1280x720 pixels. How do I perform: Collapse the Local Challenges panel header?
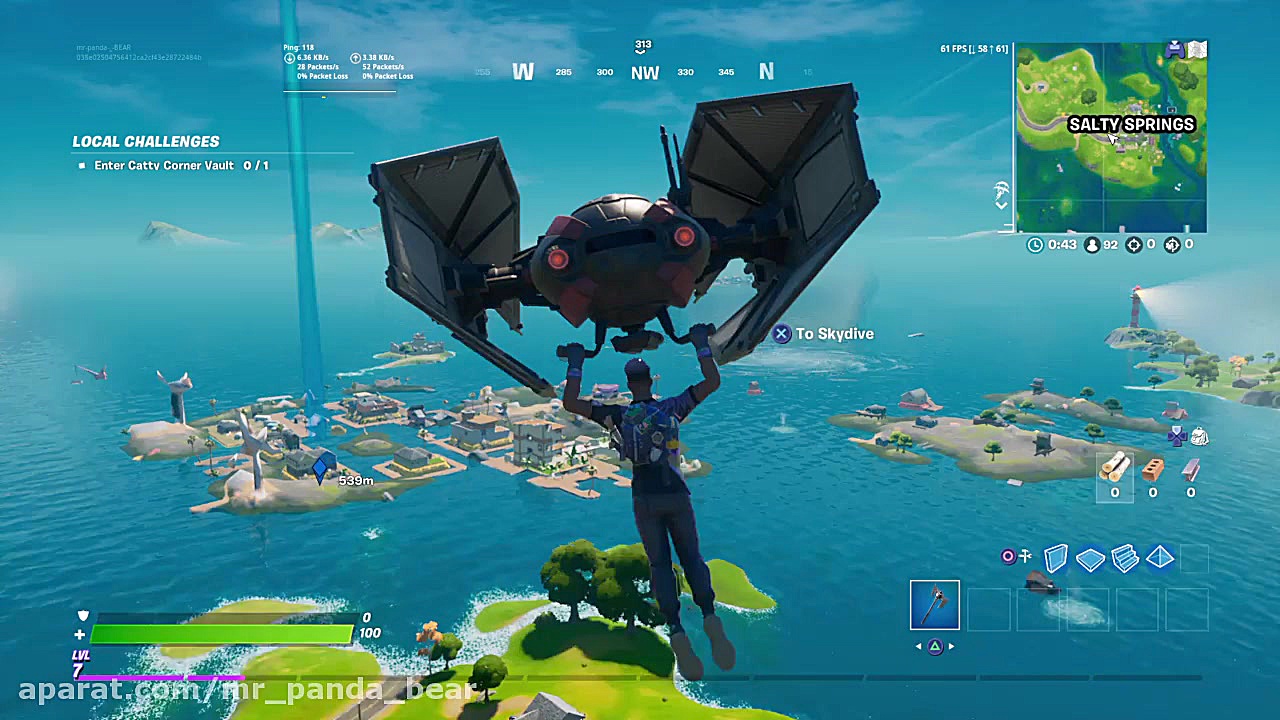click(x=145, y=141)
